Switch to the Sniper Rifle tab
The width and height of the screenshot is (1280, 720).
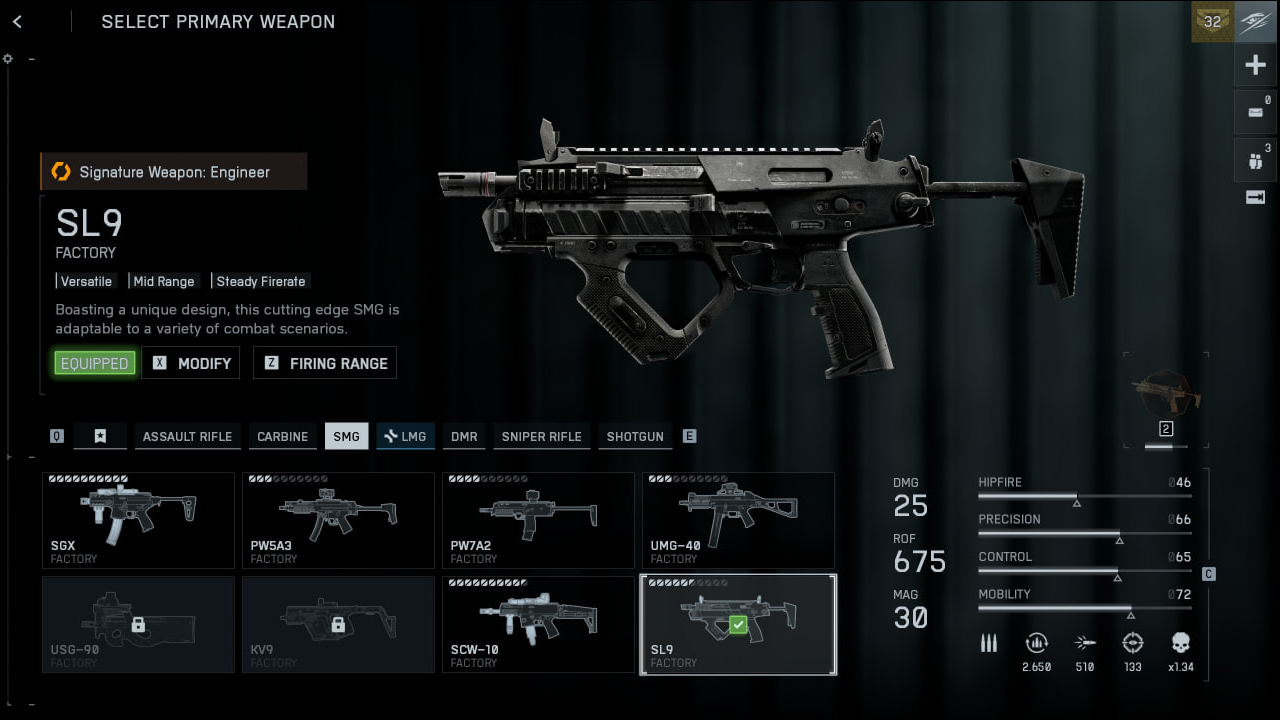pos(541,436)
